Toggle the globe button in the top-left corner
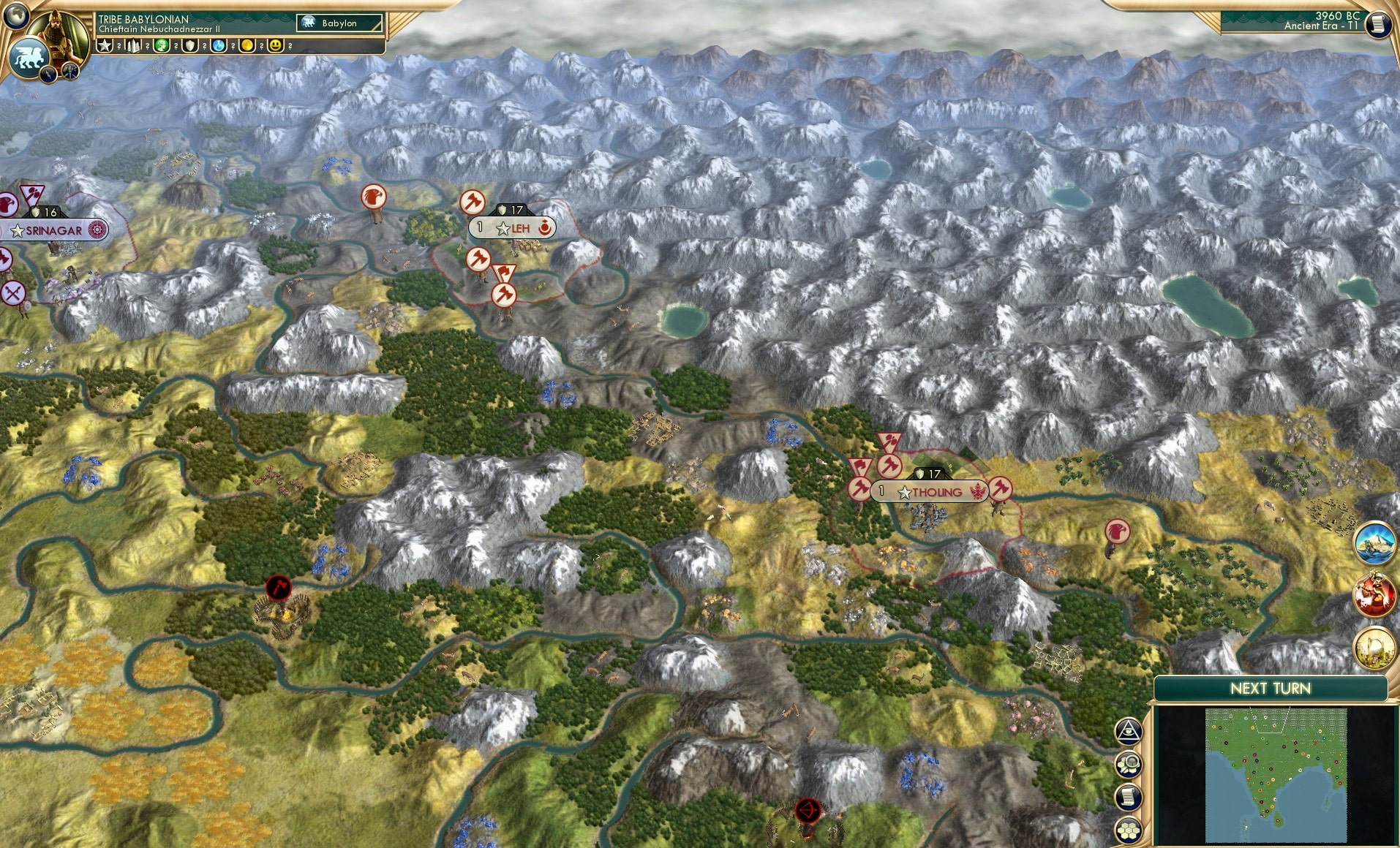The width and height of the screenshot is (1400, 848). (x=16, y=16)
